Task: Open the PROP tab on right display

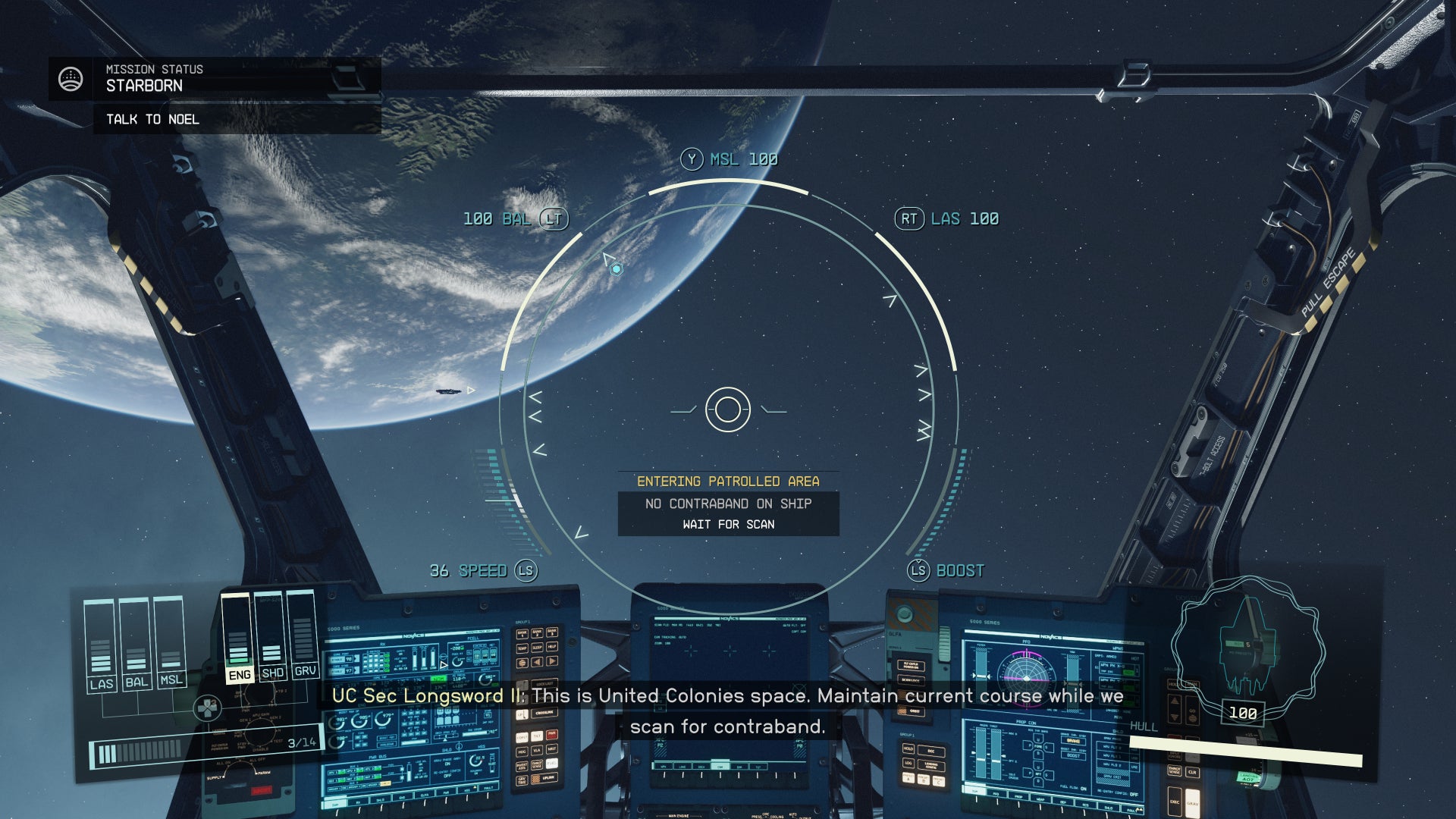Action: [1018, 797]
